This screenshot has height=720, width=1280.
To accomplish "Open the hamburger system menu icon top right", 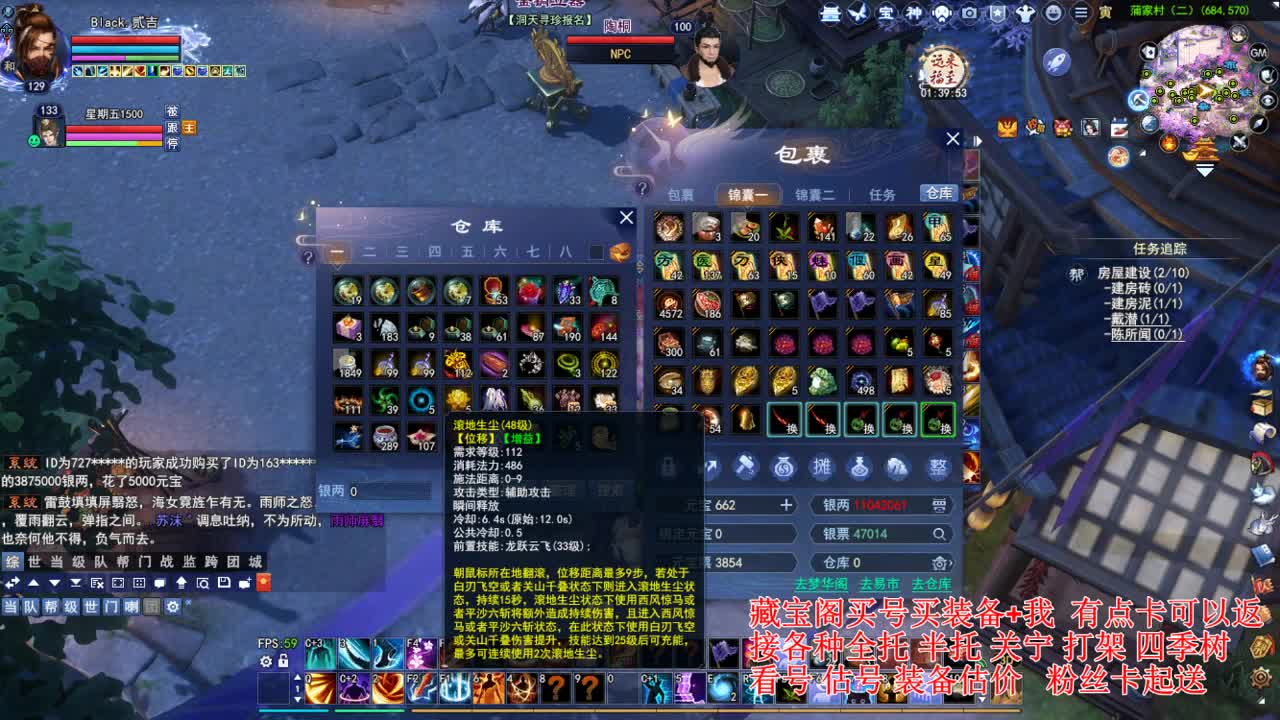I will tap(1081, 15).
